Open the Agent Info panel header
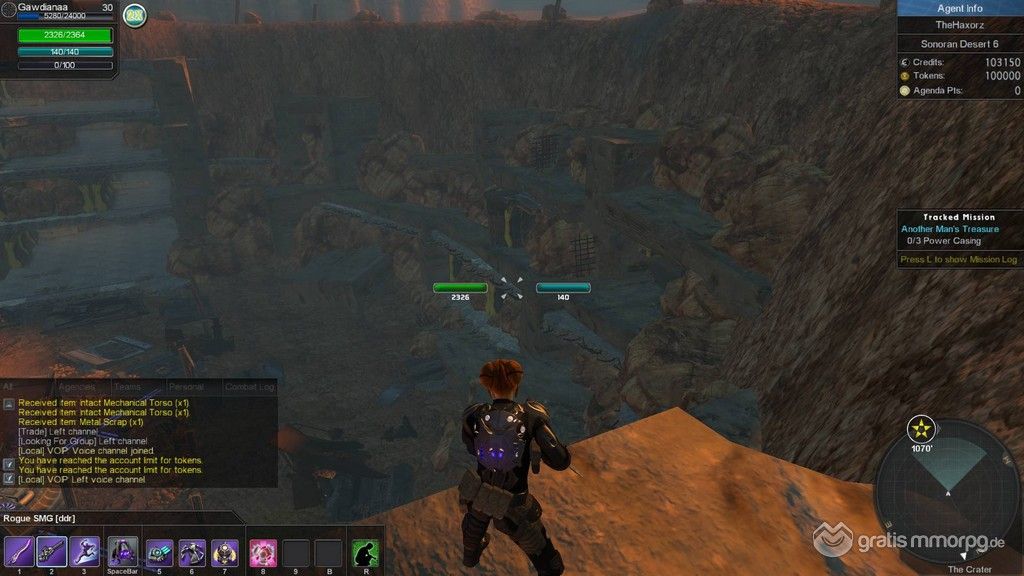The height and width of the screenshot is (576, 1024). (x=959, y=8)
